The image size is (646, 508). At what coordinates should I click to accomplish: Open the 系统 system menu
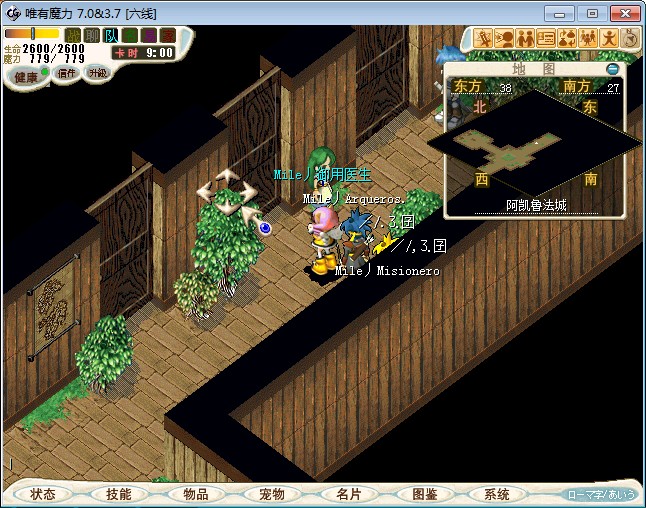(x=497, y=494)
